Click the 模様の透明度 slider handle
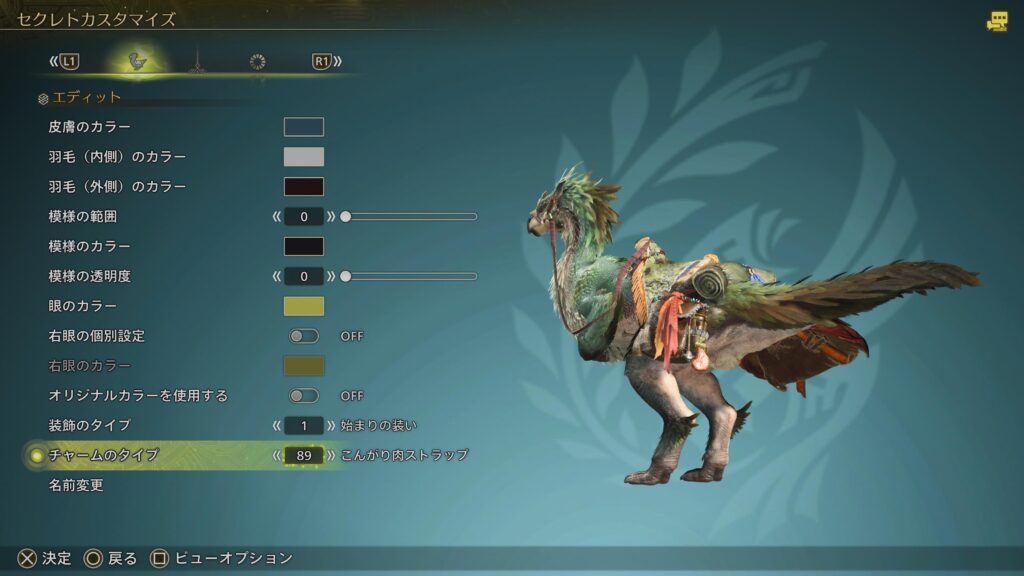The image size is (1024, 576). coord(345,276)
